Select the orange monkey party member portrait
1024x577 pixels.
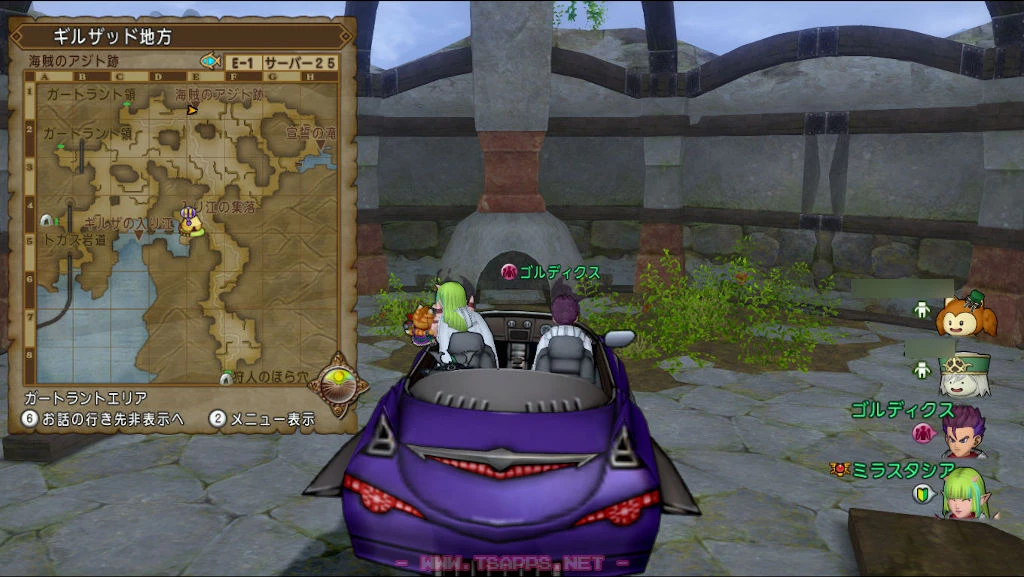tap(964, 314)
